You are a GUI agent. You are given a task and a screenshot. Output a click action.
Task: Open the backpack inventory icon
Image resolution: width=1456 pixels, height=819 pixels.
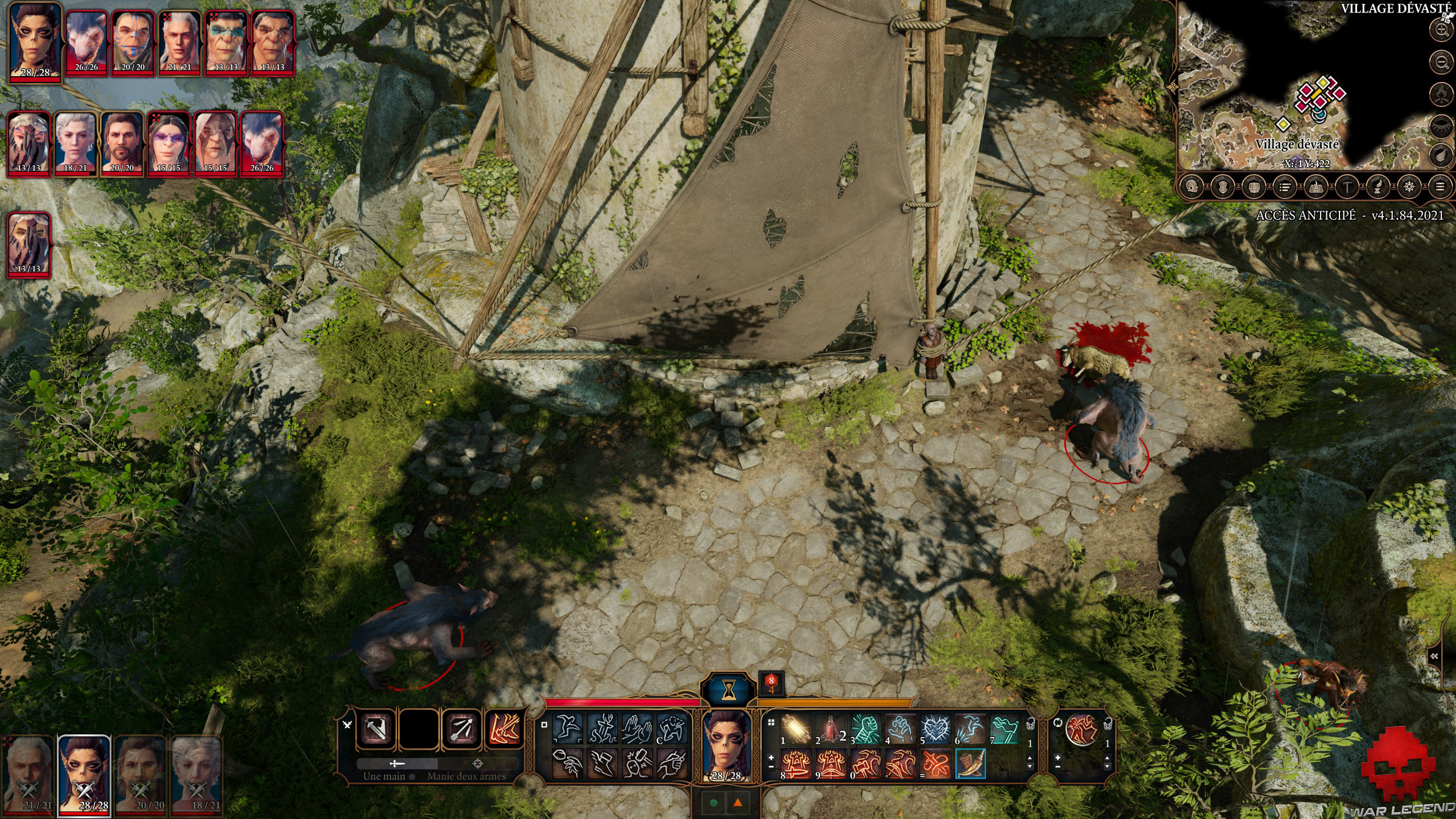(x=1254, y=187)
